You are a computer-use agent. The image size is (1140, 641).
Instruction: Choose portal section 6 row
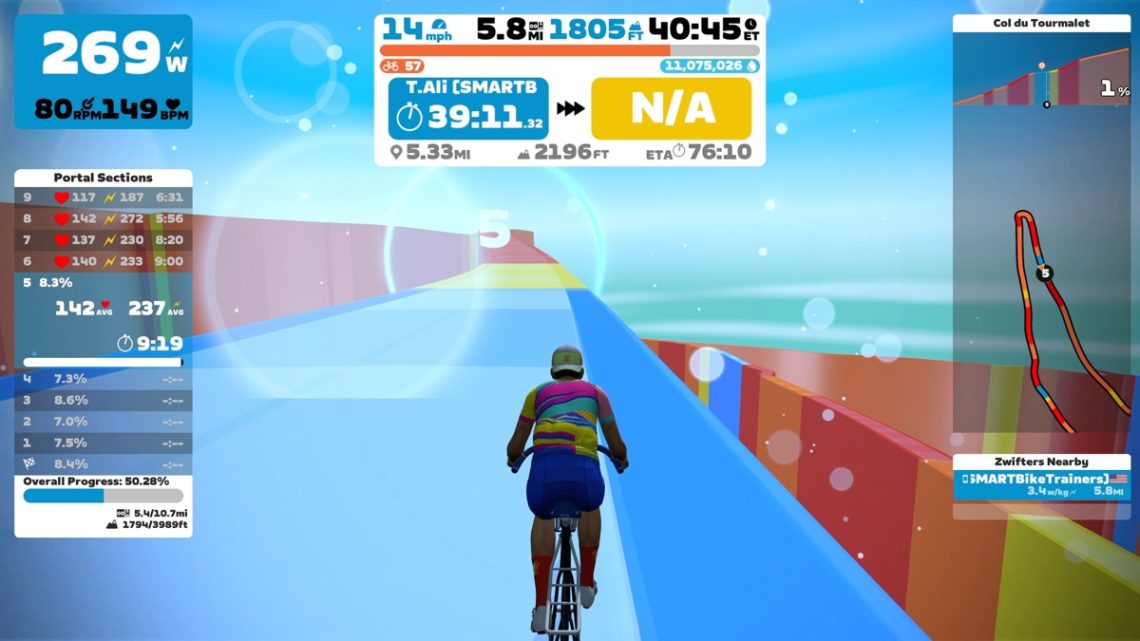pyautogui.click(x=103, y=261)
